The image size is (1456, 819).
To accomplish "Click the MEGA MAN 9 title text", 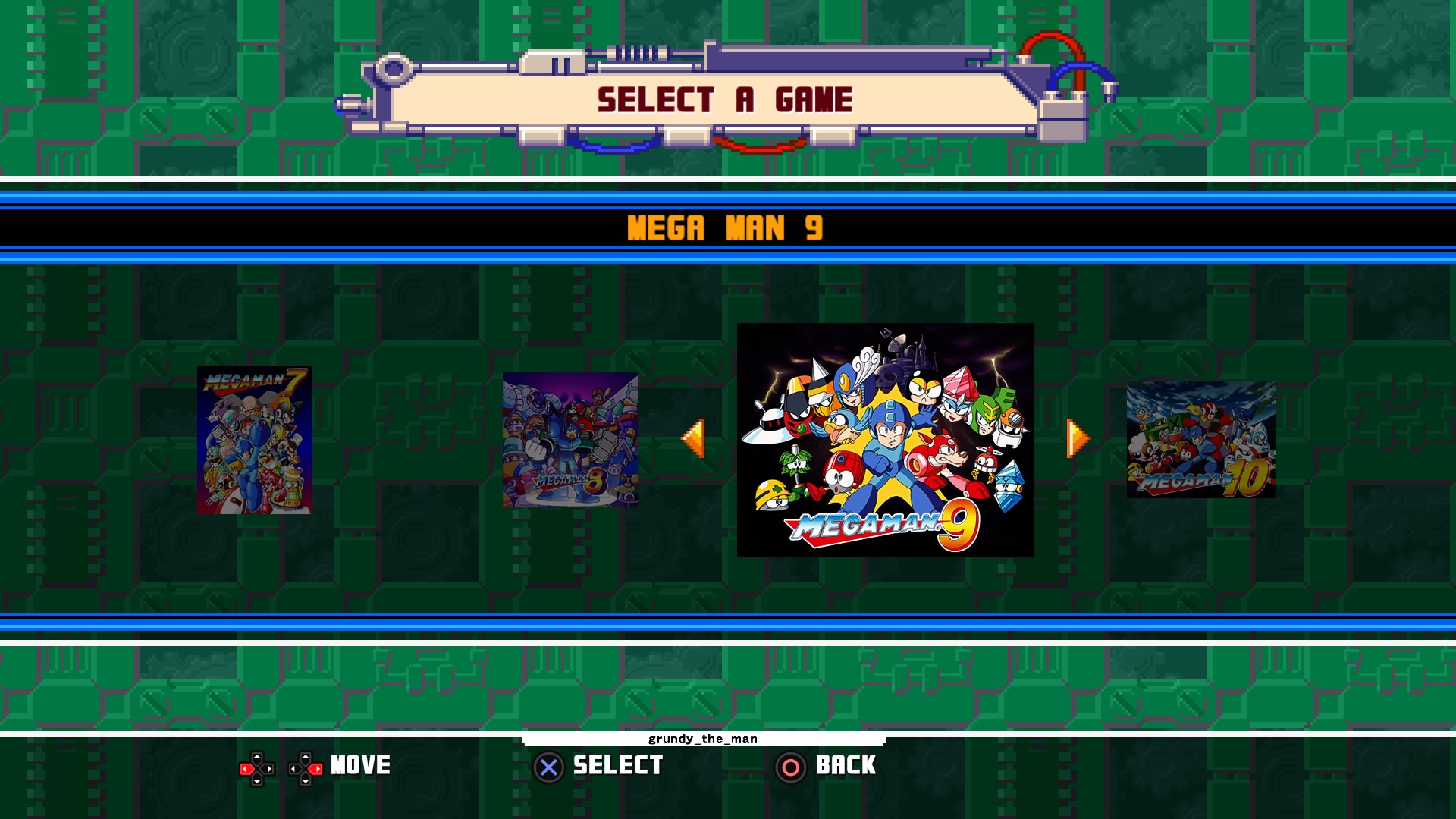I will [726, 229].
